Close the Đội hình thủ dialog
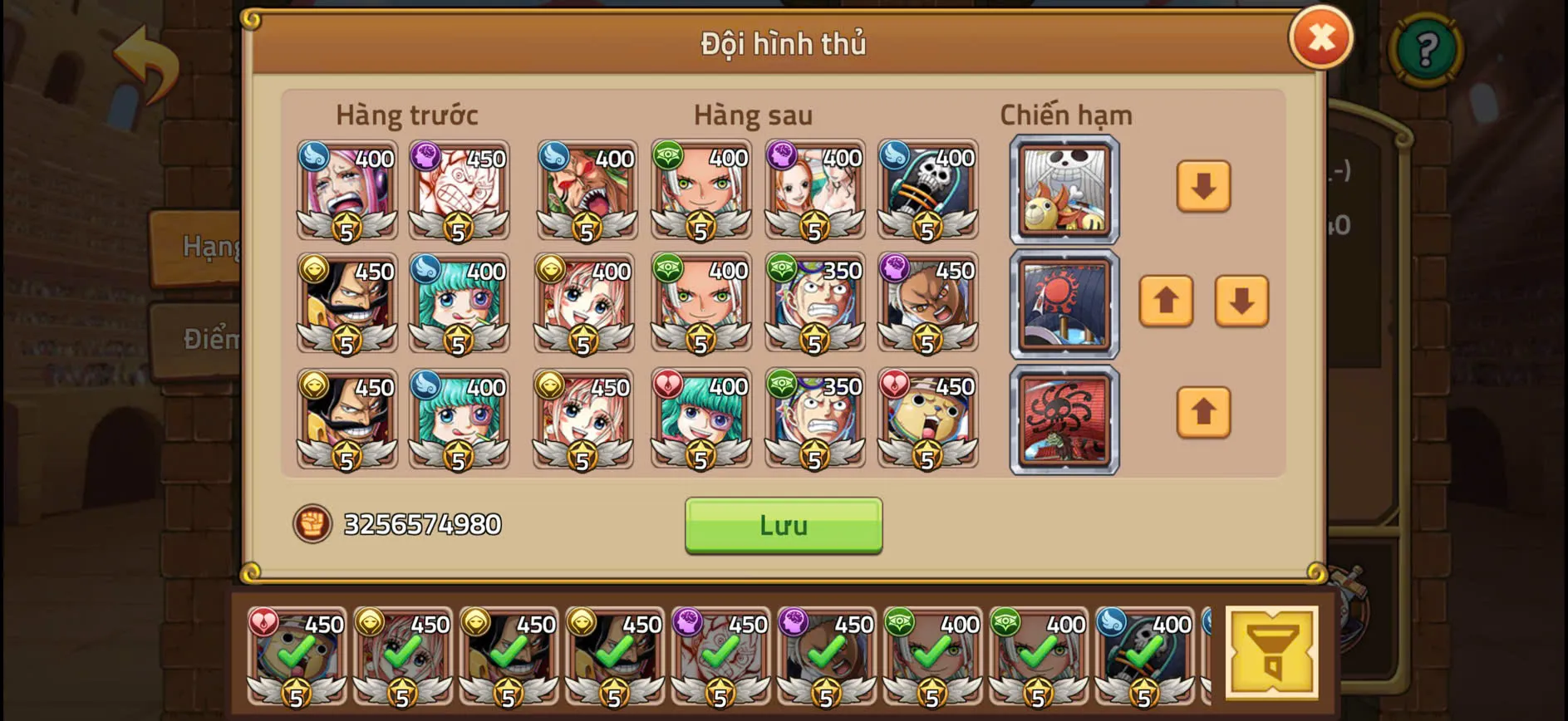 pos(1321,37)
